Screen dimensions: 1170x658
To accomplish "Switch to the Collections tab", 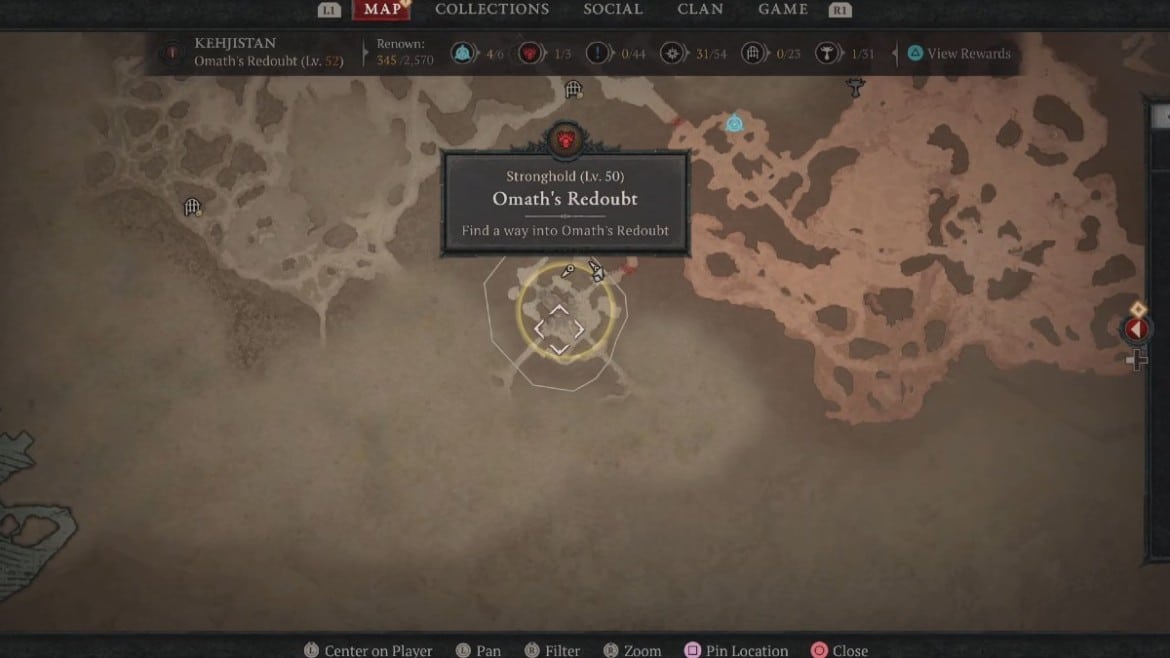I will pos(492,9).
